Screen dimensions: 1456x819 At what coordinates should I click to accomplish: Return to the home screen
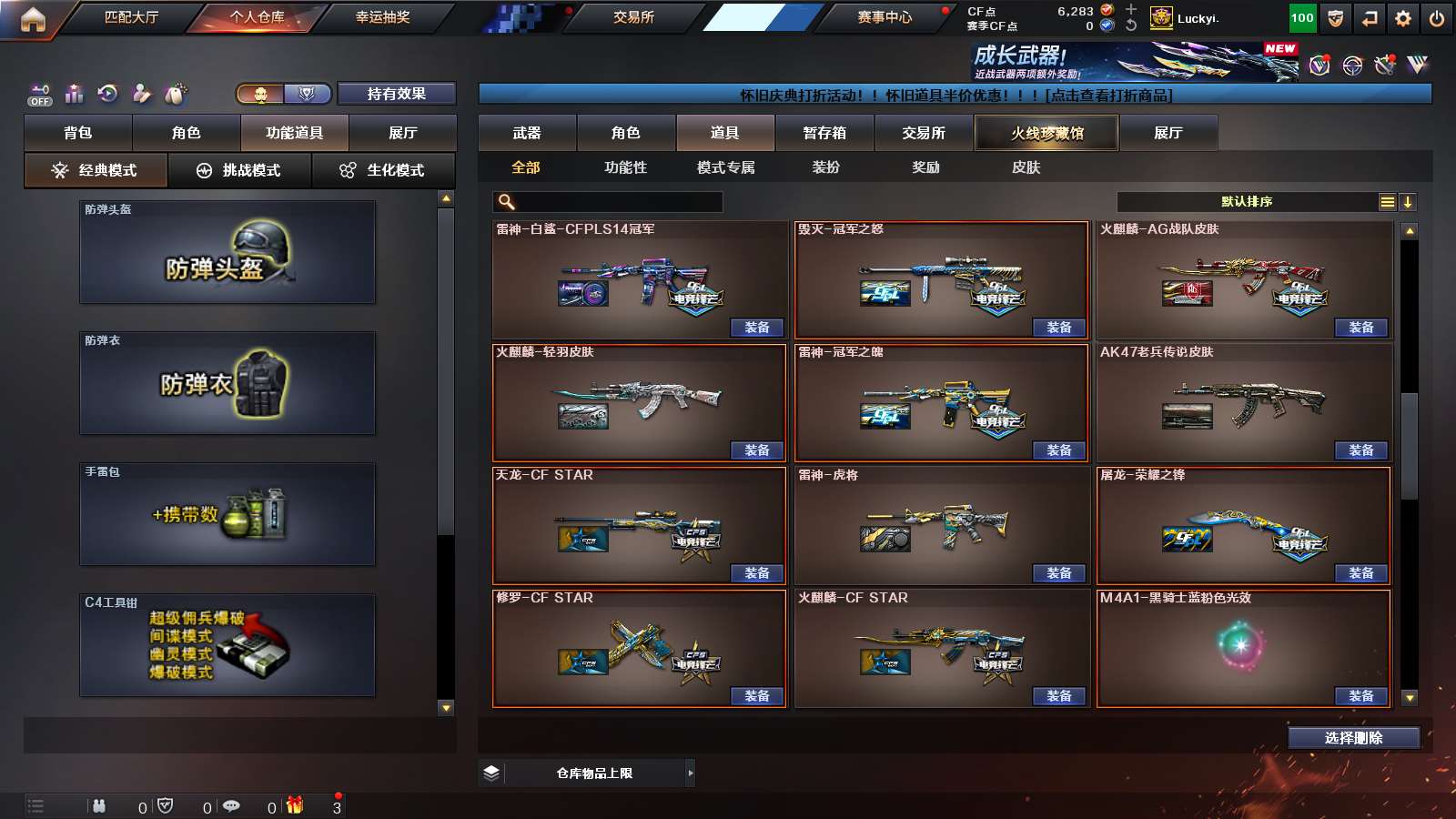(33, 19)
